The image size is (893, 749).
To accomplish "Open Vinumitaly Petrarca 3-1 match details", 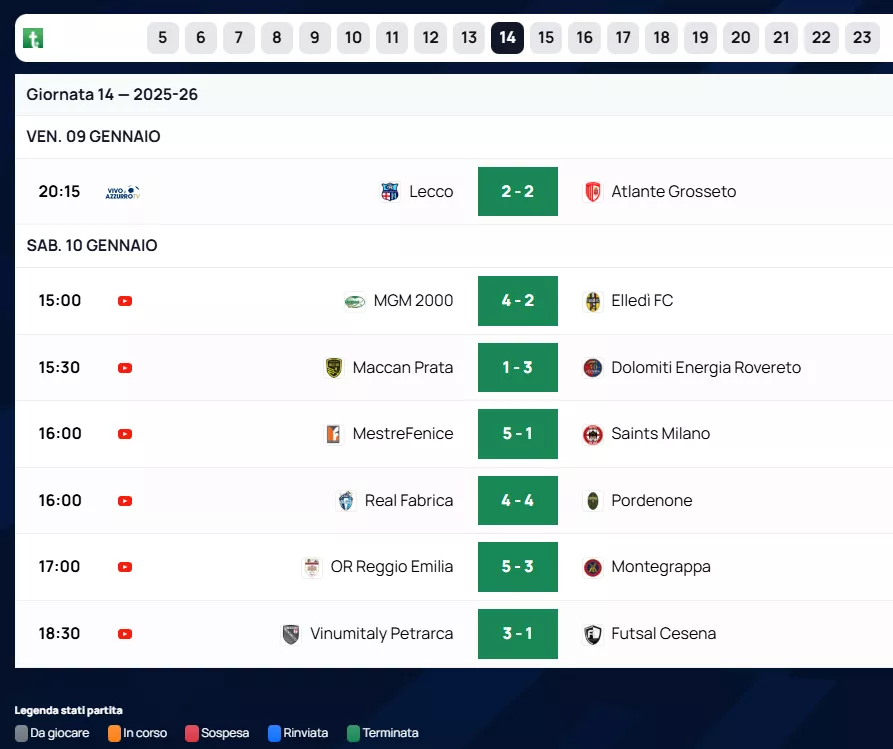I will pyautogui.click(x=517, y=634).
